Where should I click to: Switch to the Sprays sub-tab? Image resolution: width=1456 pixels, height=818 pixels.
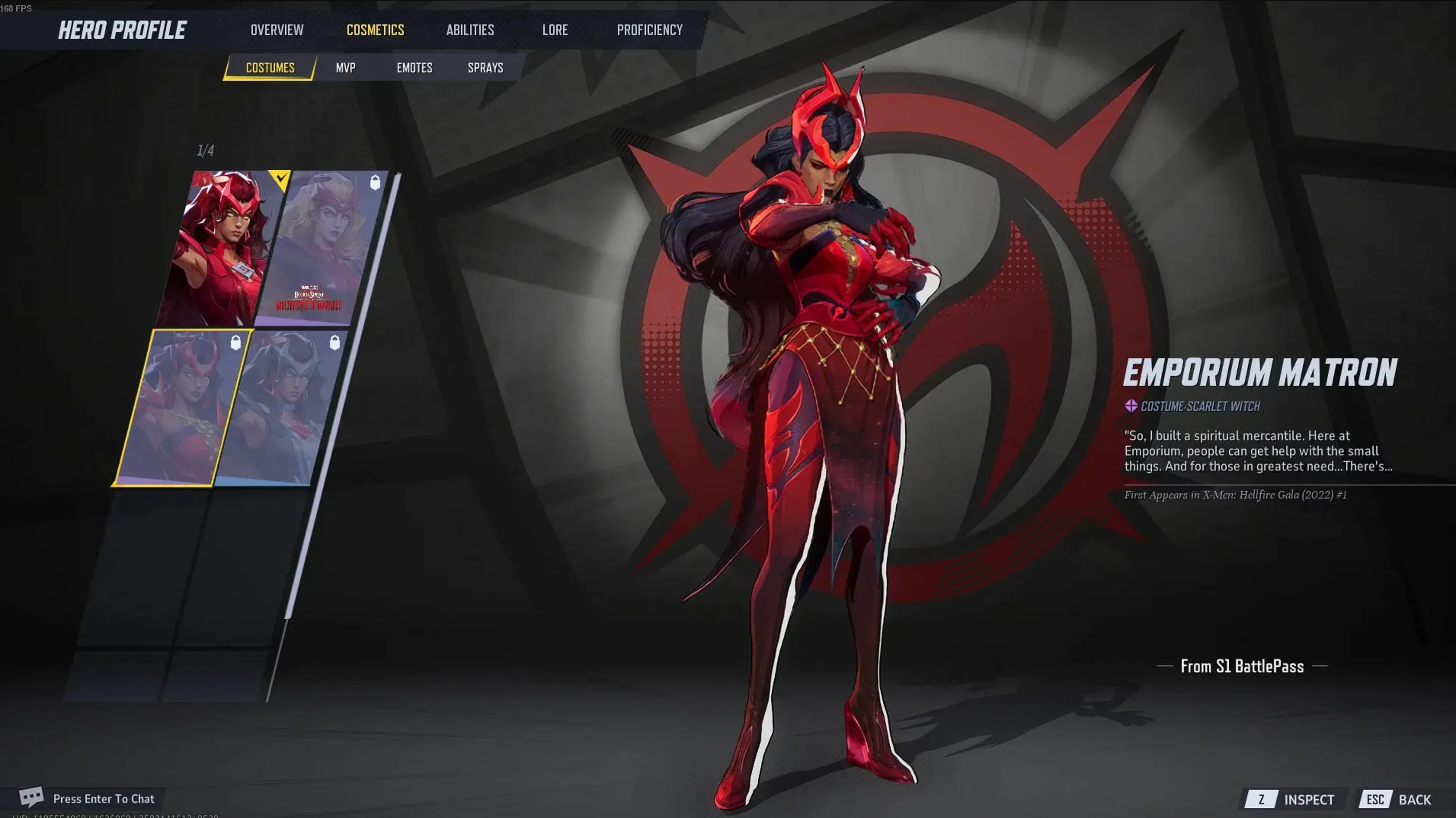click(x=485, y=68)
